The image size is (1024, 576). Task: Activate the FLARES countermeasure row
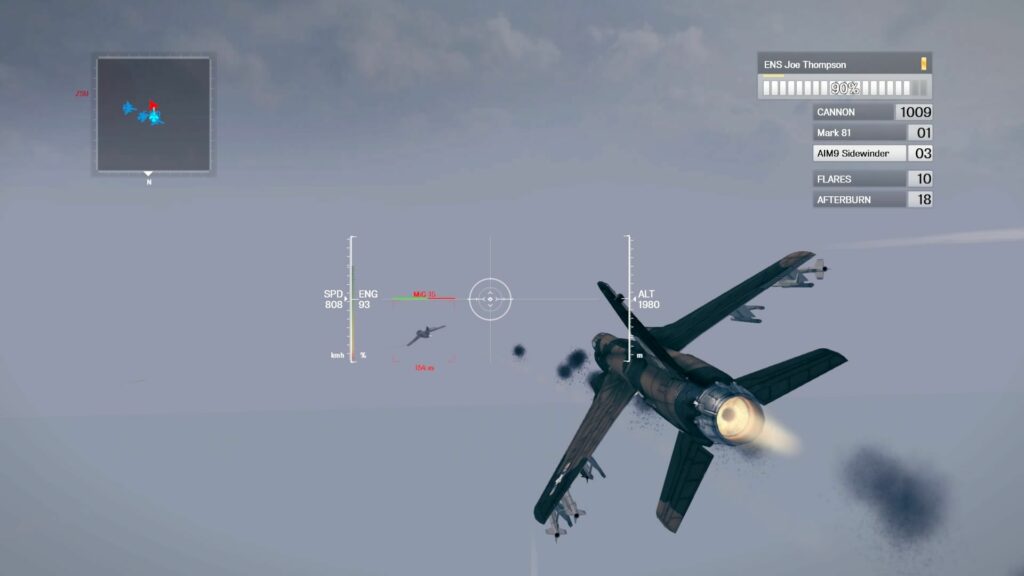[872, 179]
